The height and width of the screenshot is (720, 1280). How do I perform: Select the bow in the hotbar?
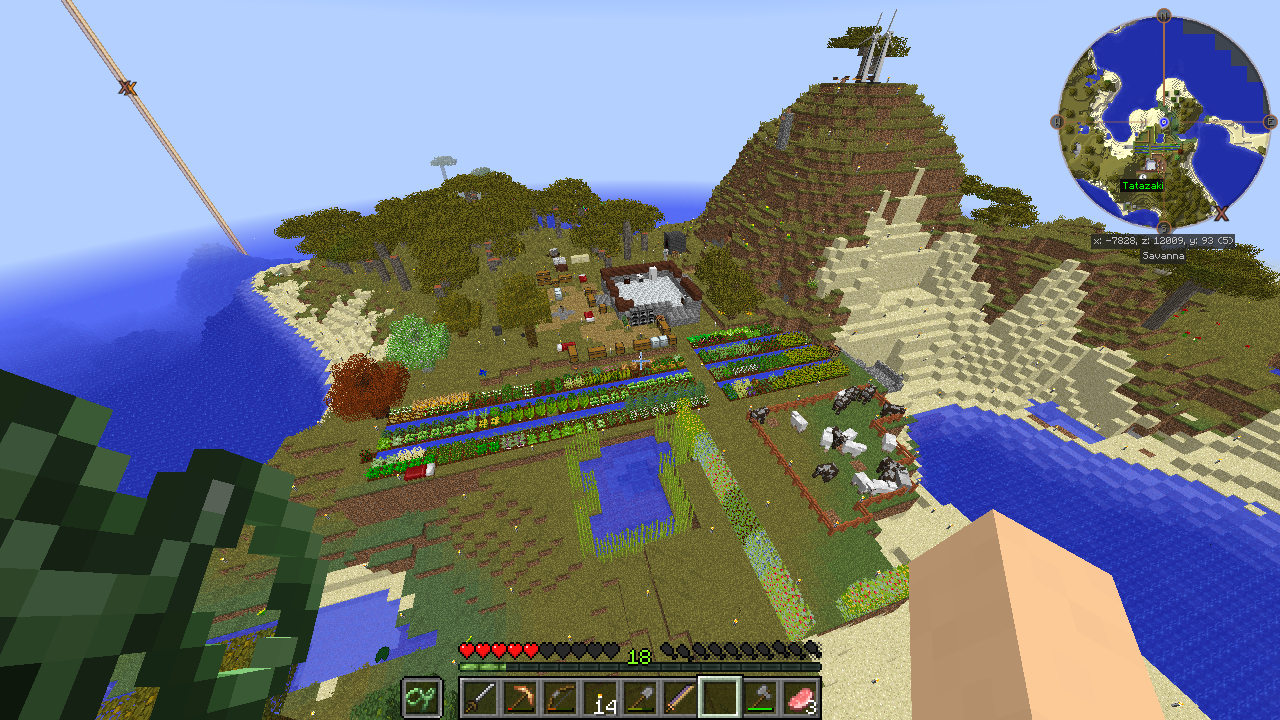pyautogui.click(x=559, y=697)
